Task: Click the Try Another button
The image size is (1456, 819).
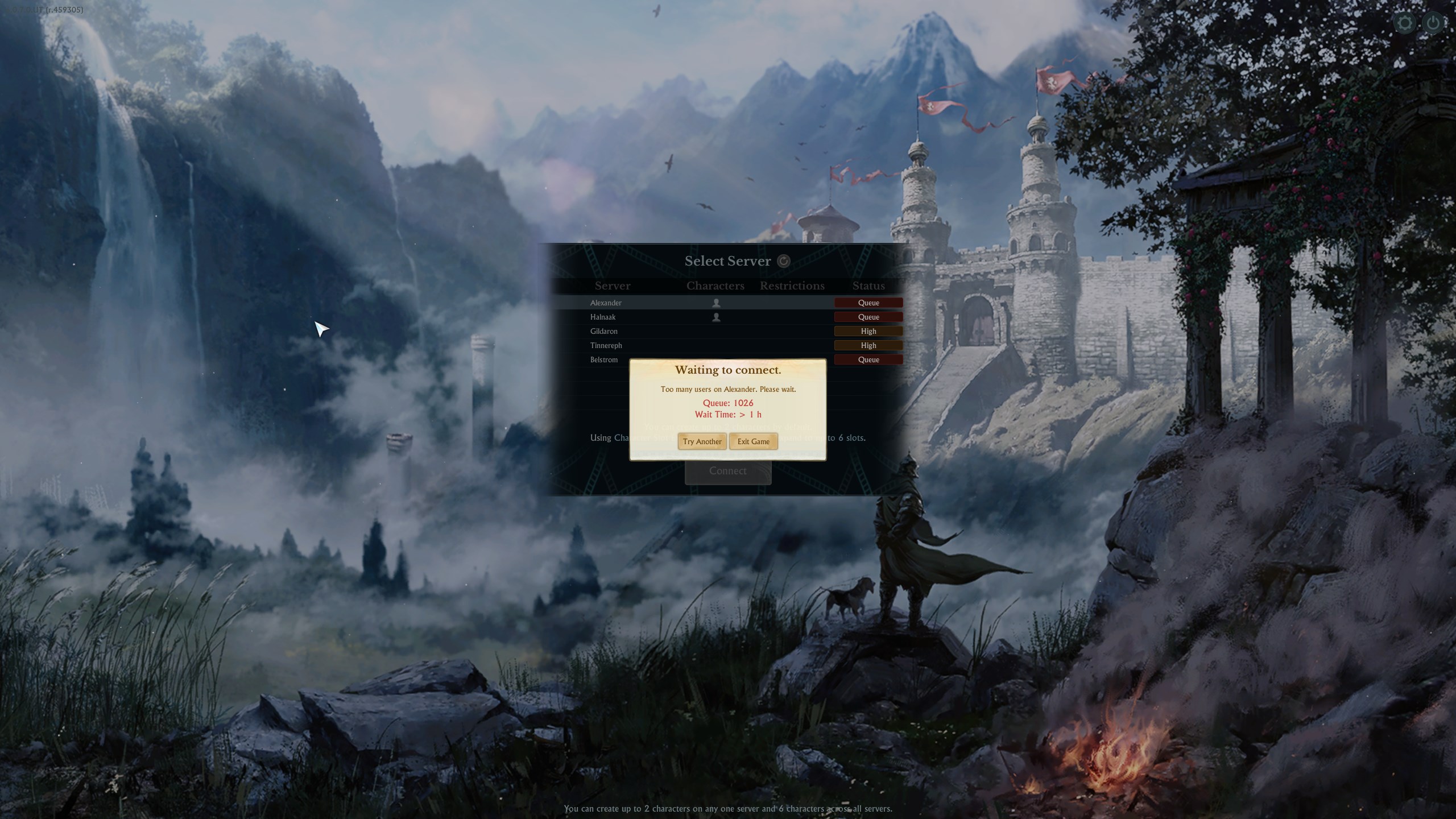Action: (702, 441)
